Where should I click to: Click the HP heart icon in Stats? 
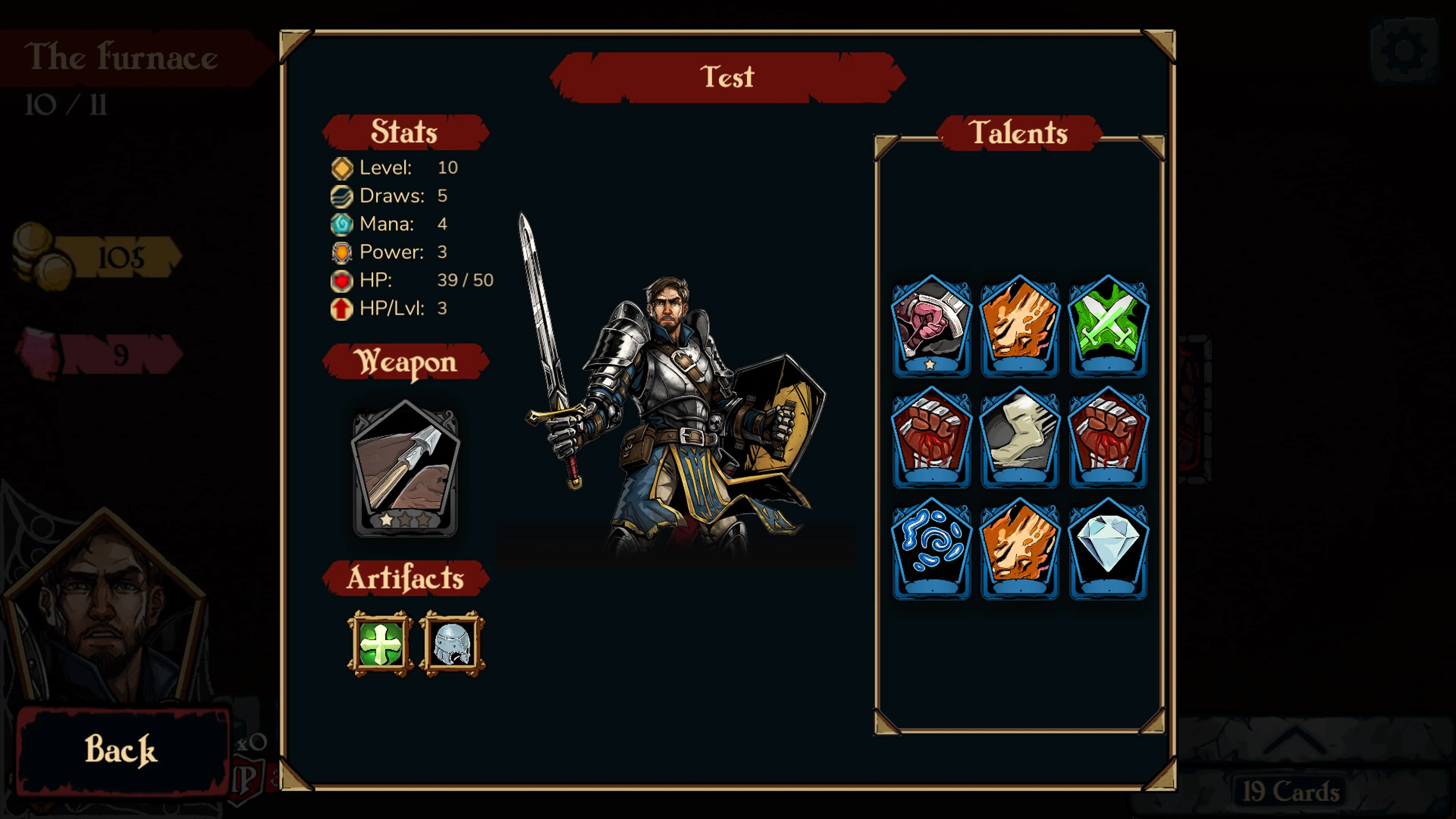(341, 280)
